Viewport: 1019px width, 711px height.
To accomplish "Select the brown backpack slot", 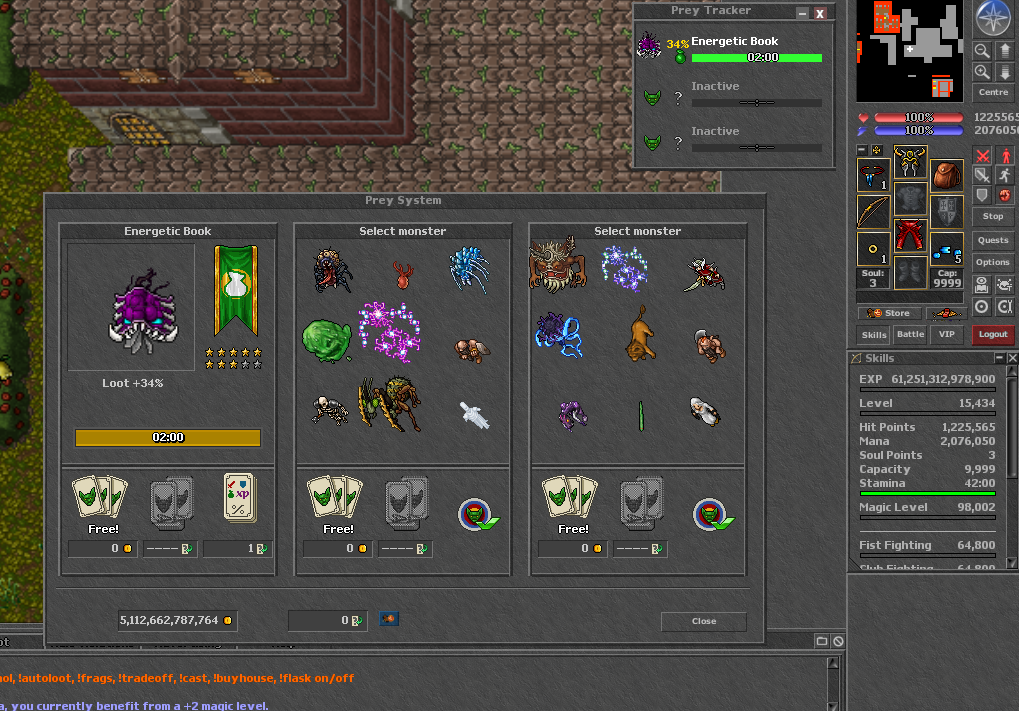I will click(947, 175).
